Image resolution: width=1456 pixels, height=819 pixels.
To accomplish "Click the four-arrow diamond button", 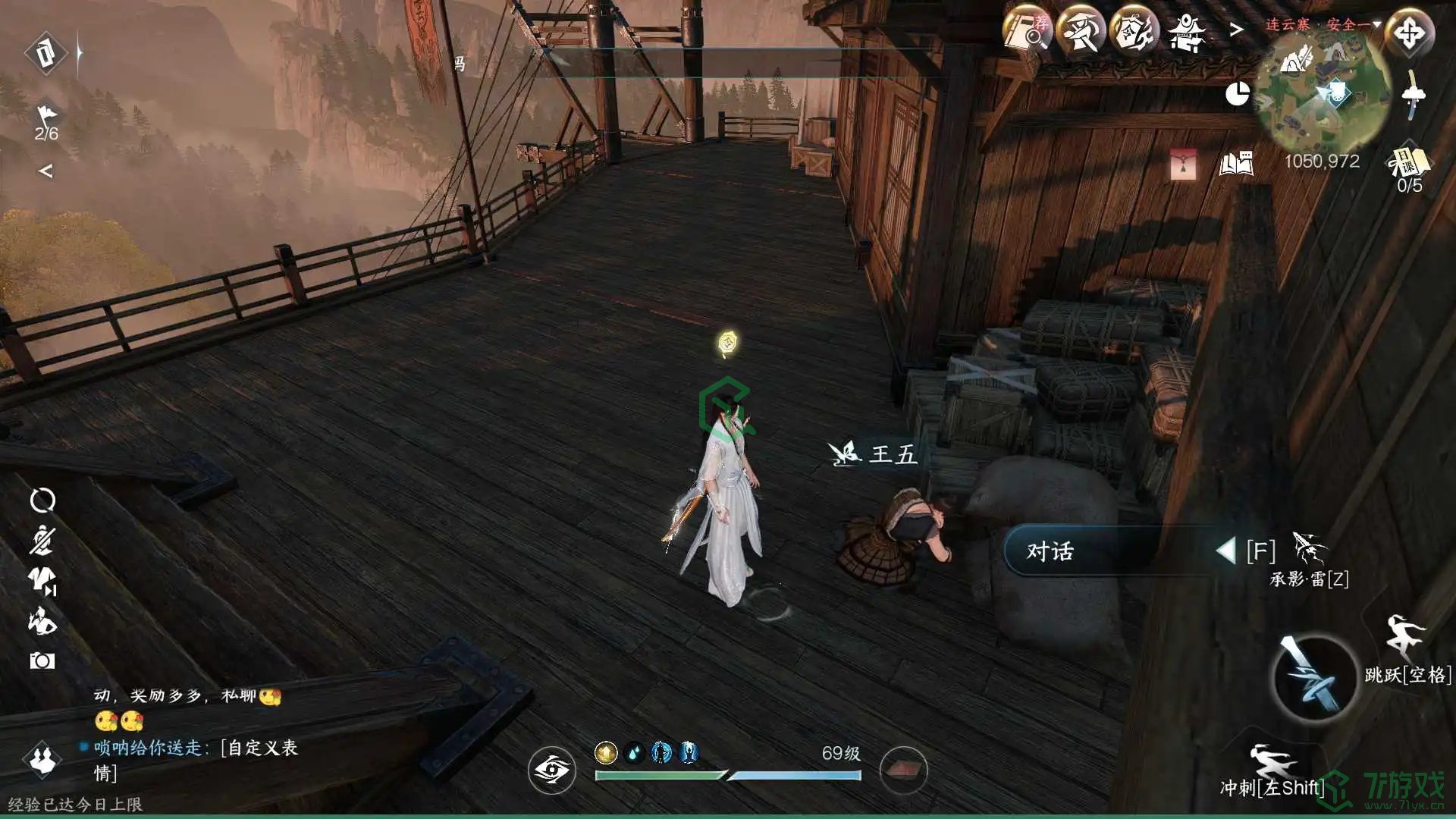I will (x=1410, y=33).
